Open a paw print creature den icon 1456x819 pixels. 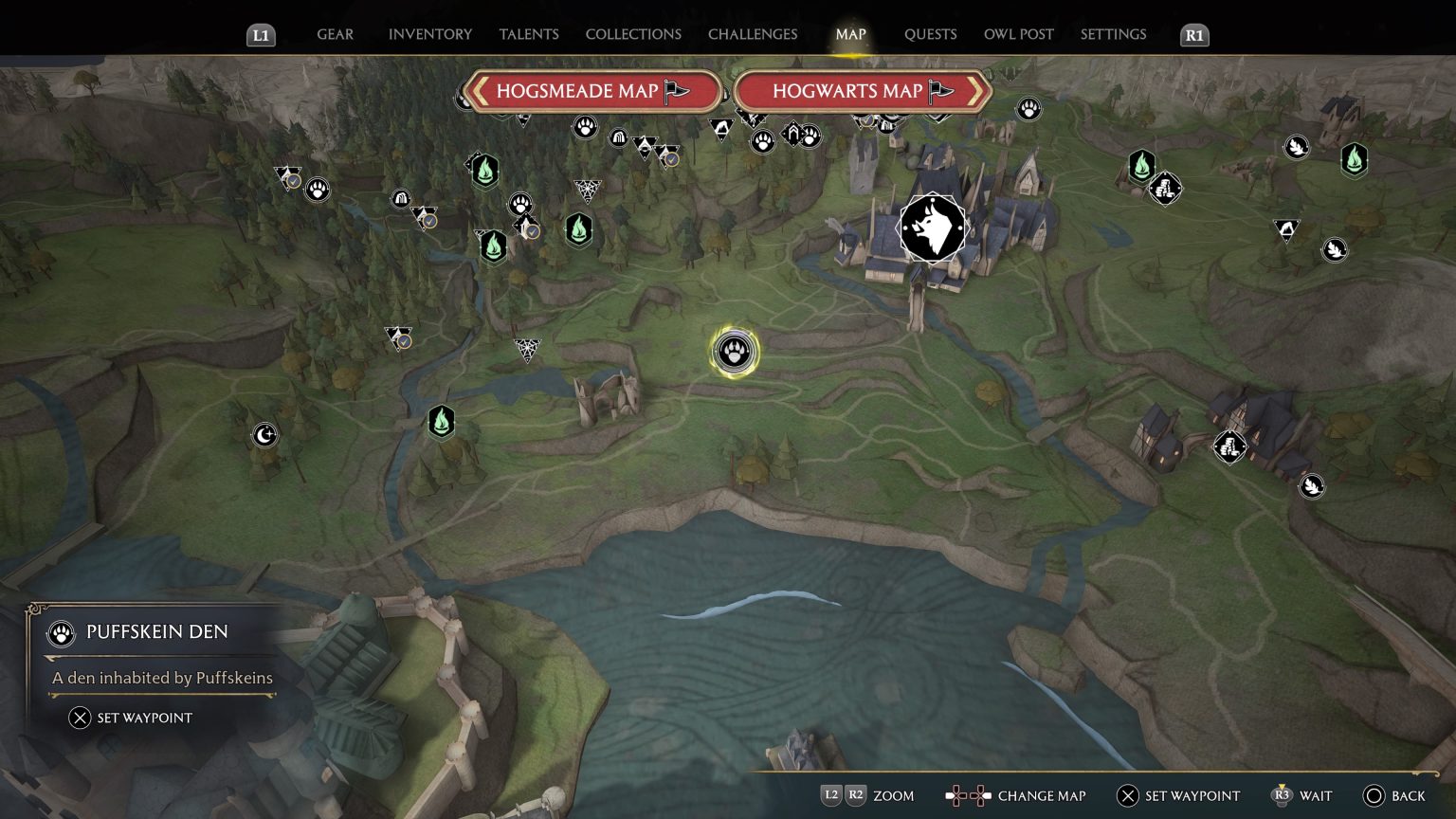tap(317, 190)
